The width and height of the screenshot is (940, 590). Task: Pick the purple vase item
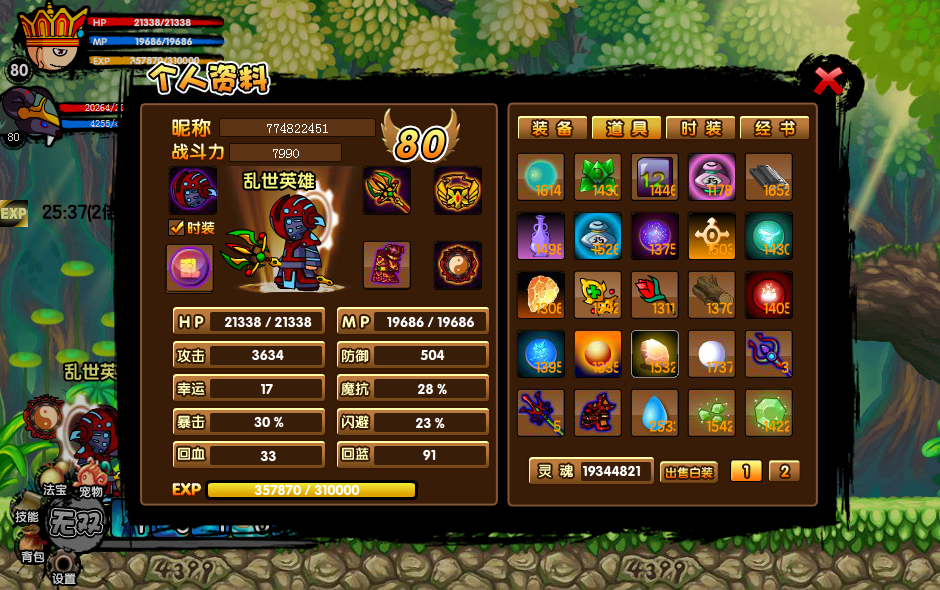pos(541,236)
